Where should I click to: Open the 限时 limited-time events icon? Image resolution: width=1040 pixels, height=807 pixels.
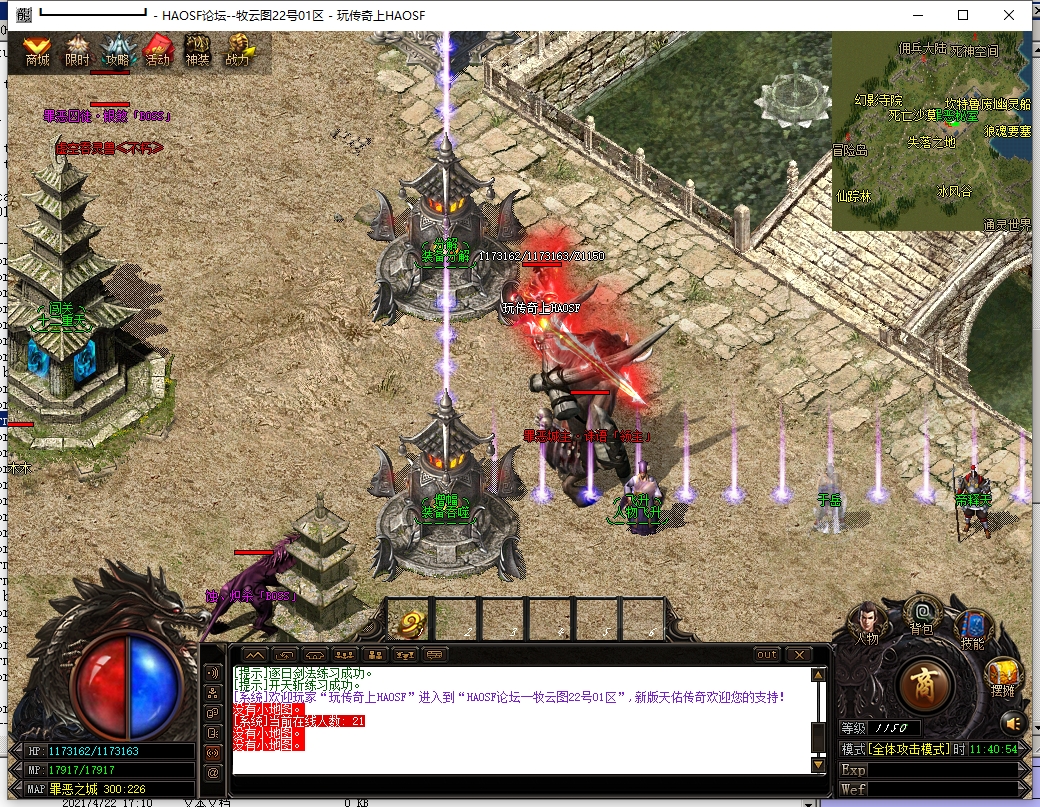(x=77, y=51)
